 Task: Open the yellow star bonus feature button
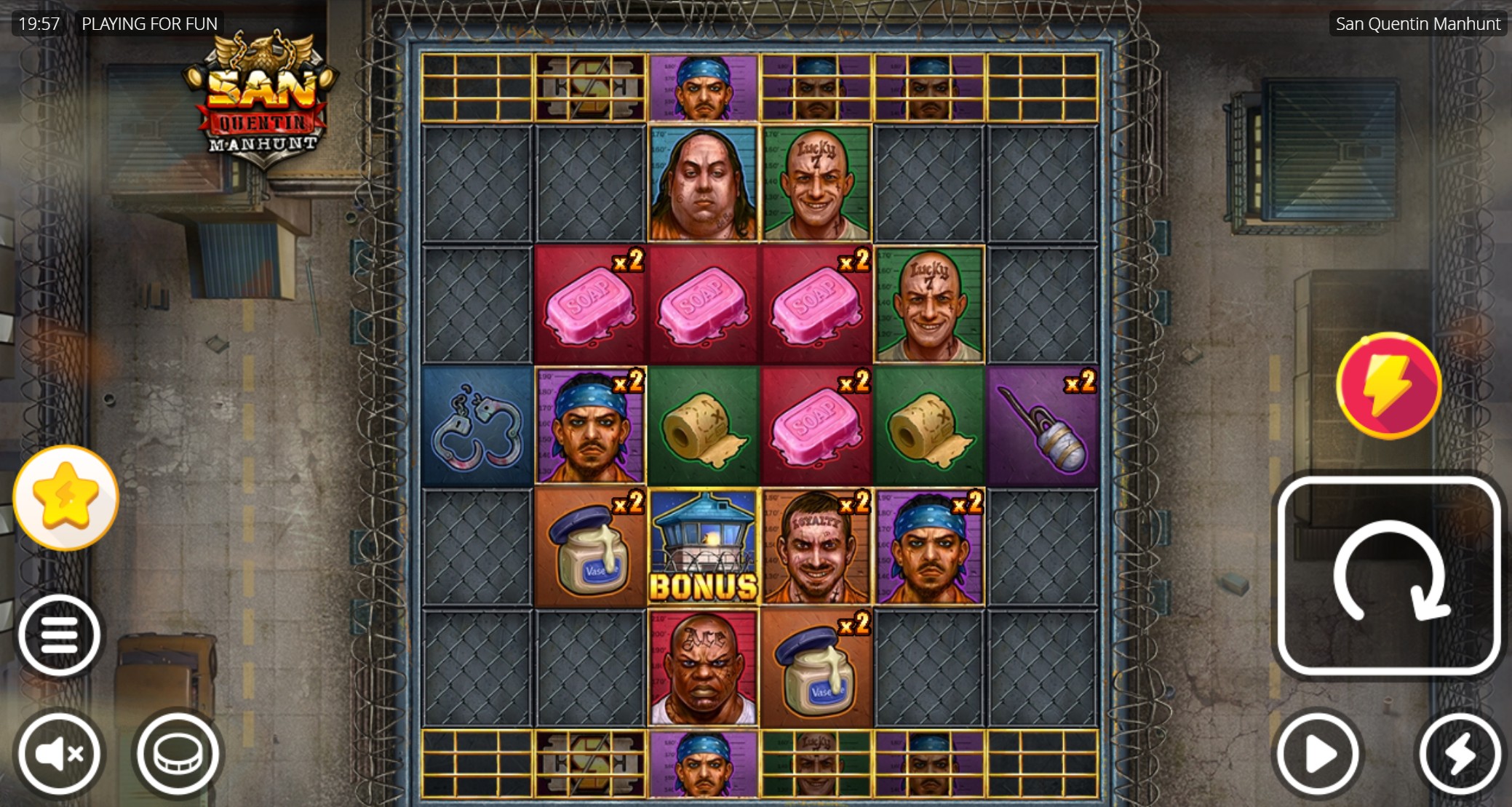tap(65, 498)
